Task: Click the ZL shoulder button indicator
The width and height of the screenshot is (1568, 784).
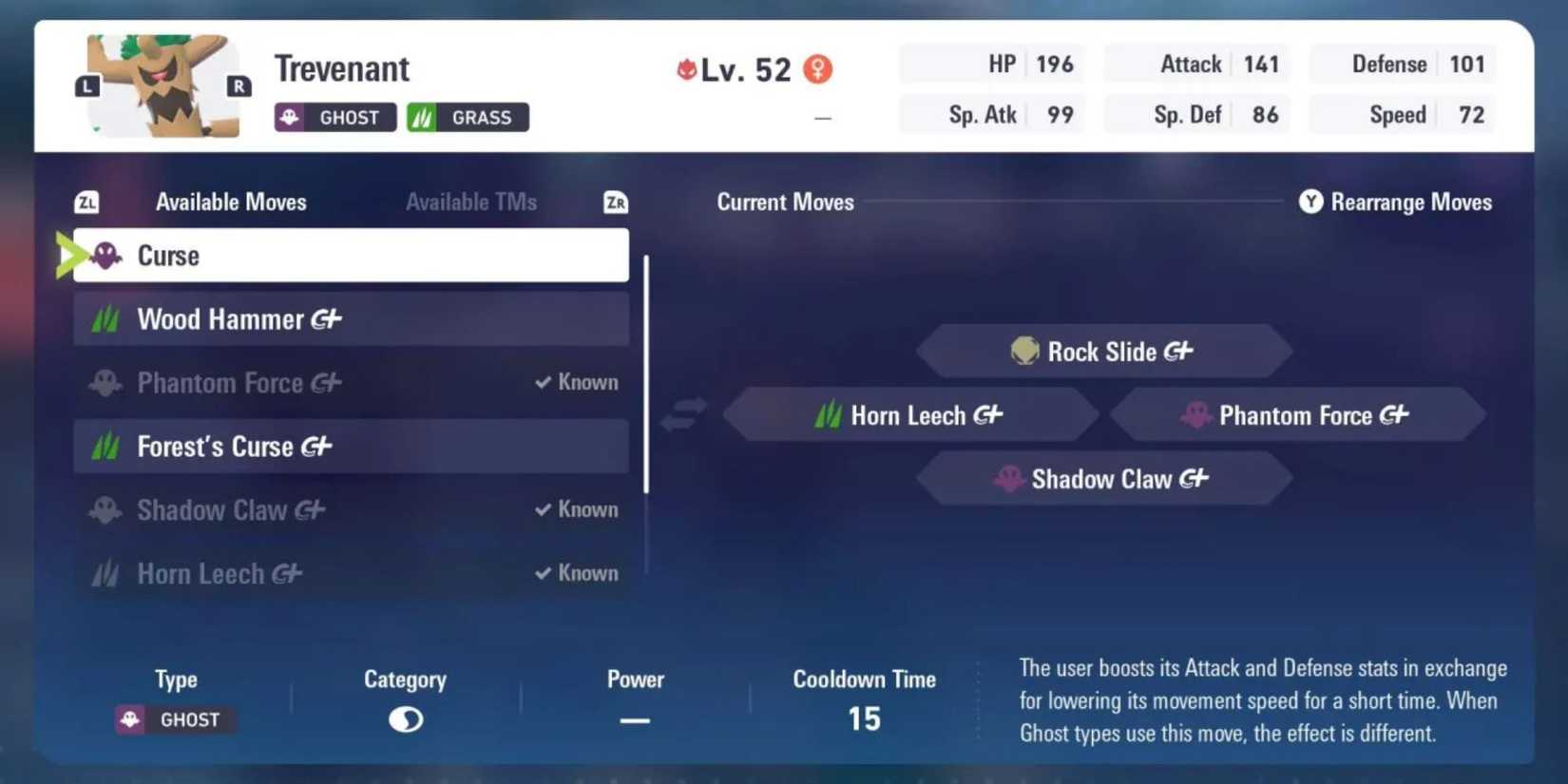Action: [x=85, y=201]
